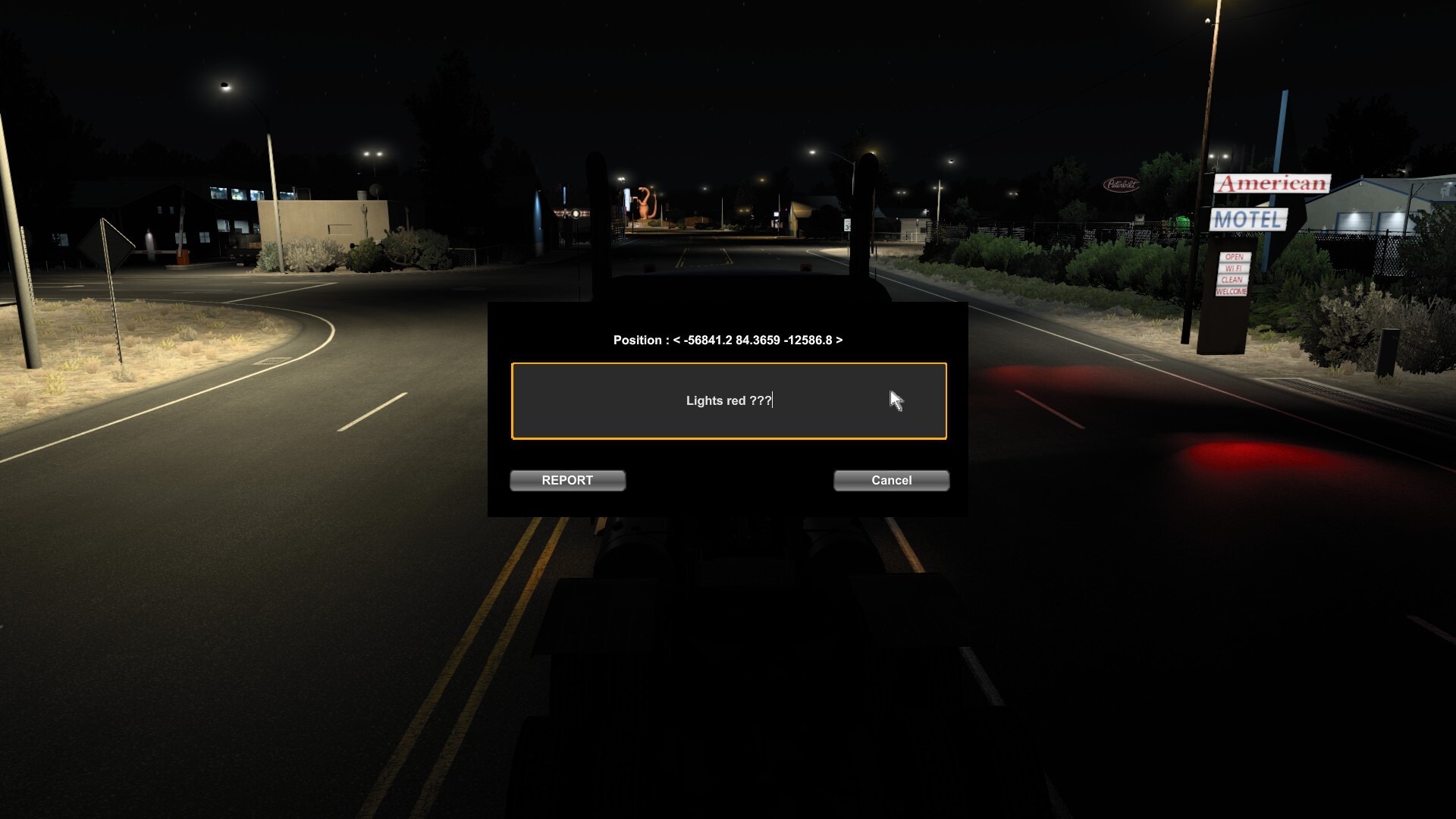Click the 'CLEAN' sign panel
The width and height of the screenshot is (1456, 819).
[1233, 279]
